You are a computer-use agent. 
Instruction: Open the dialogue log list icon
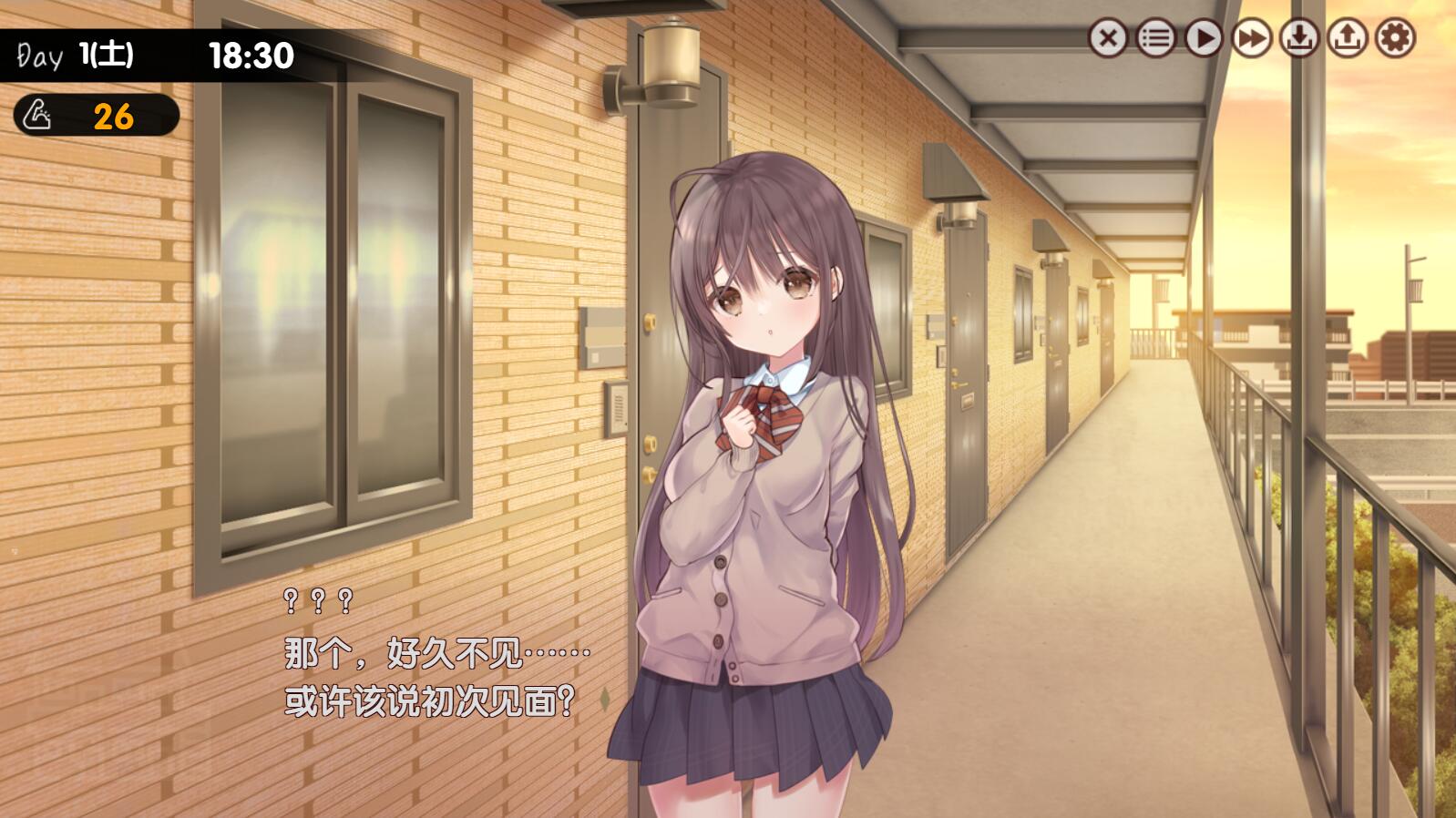[1155, 38]
